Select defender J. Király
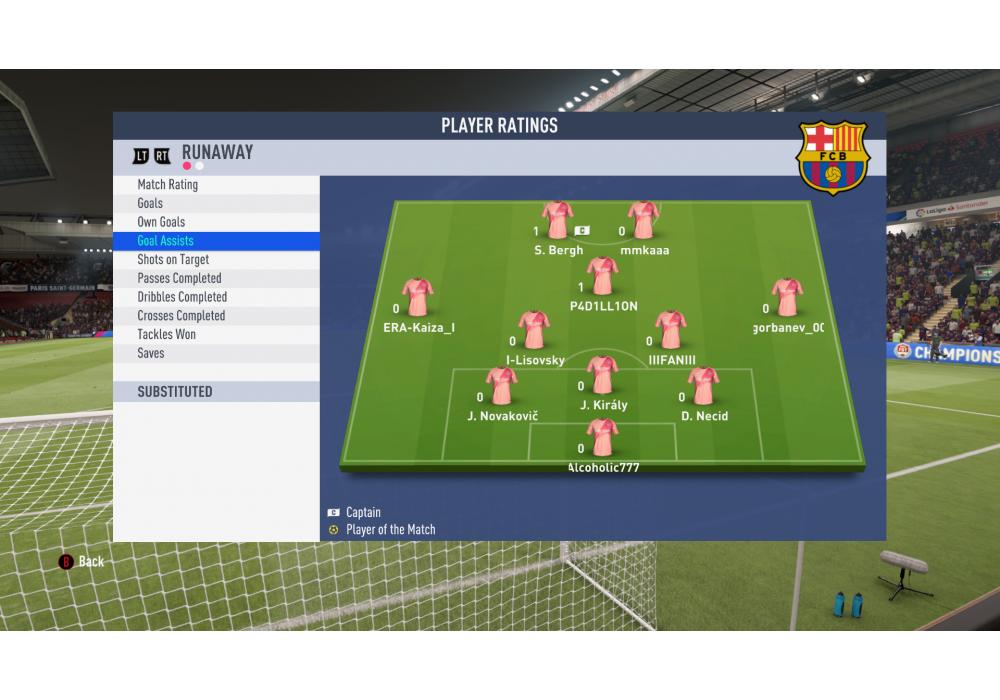 pyautogui.click(x=602, y=376)
